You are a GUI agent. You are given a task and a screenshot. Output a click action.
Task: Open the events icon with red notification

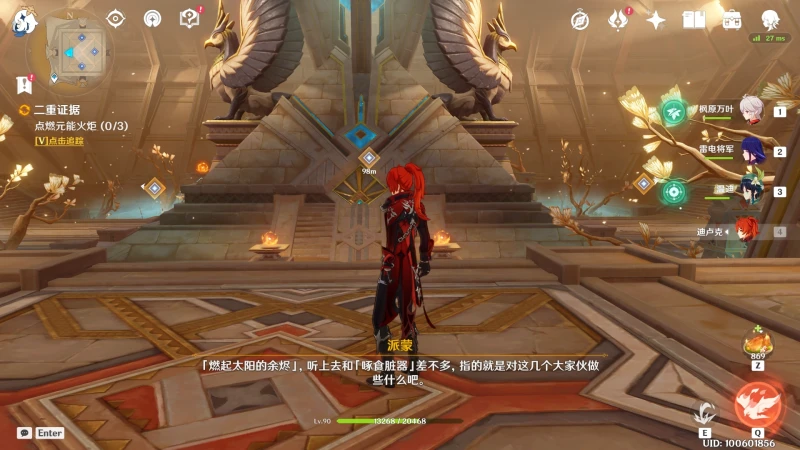[x=618, y=20]
